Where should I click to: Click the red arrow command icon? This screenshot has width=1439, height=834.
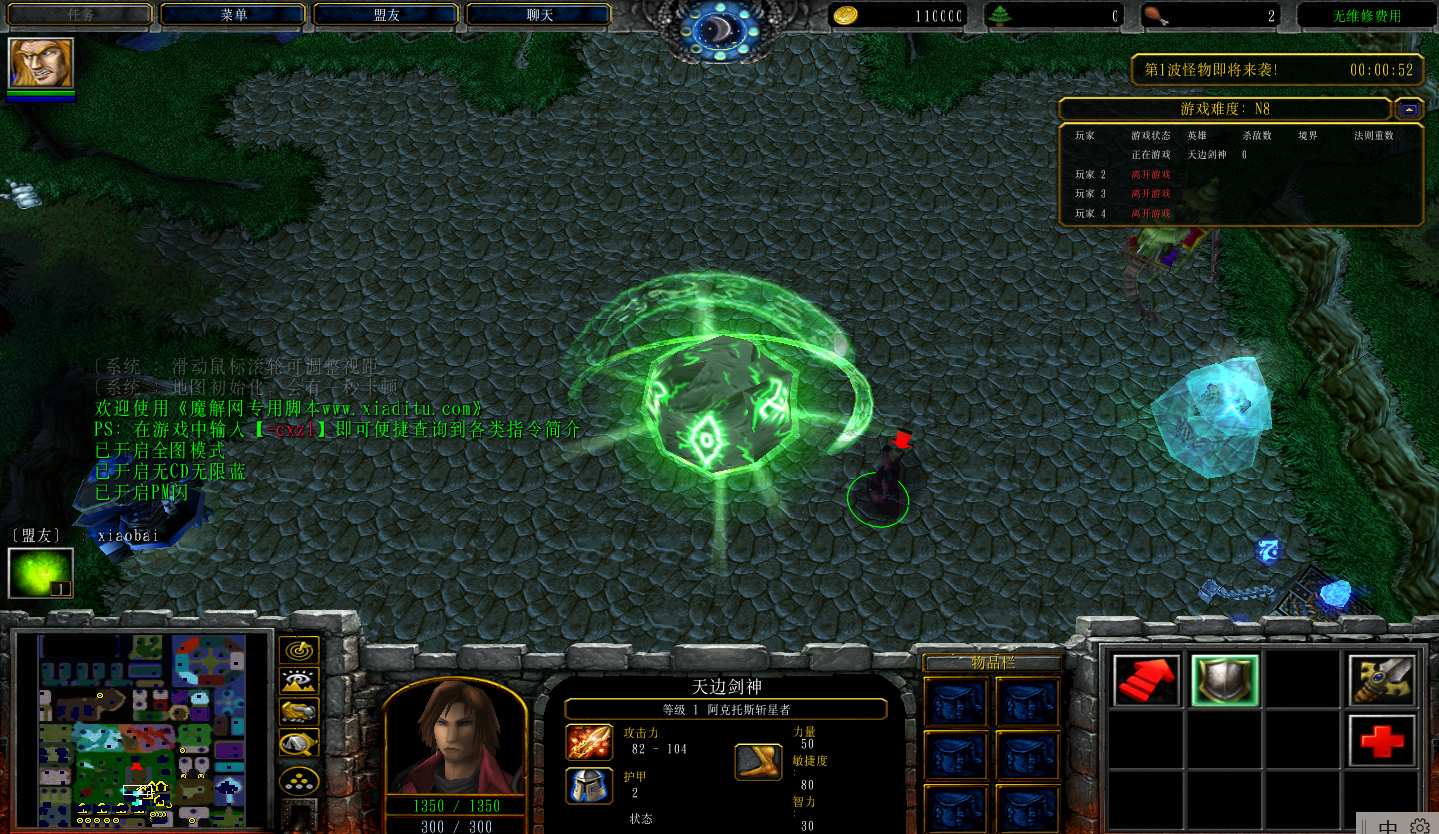point(1147,681)
